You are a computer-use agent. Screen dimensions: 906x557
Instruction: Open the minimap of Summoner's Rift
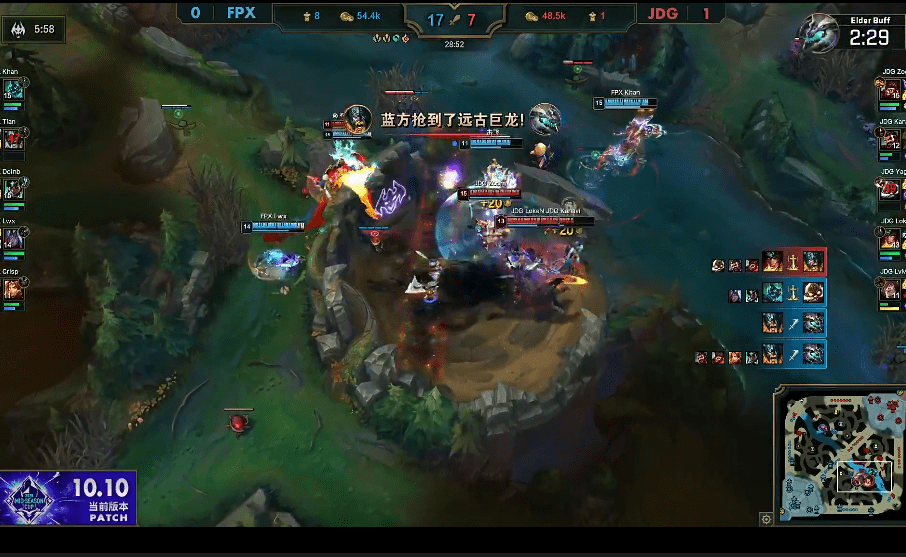point(837,457)
